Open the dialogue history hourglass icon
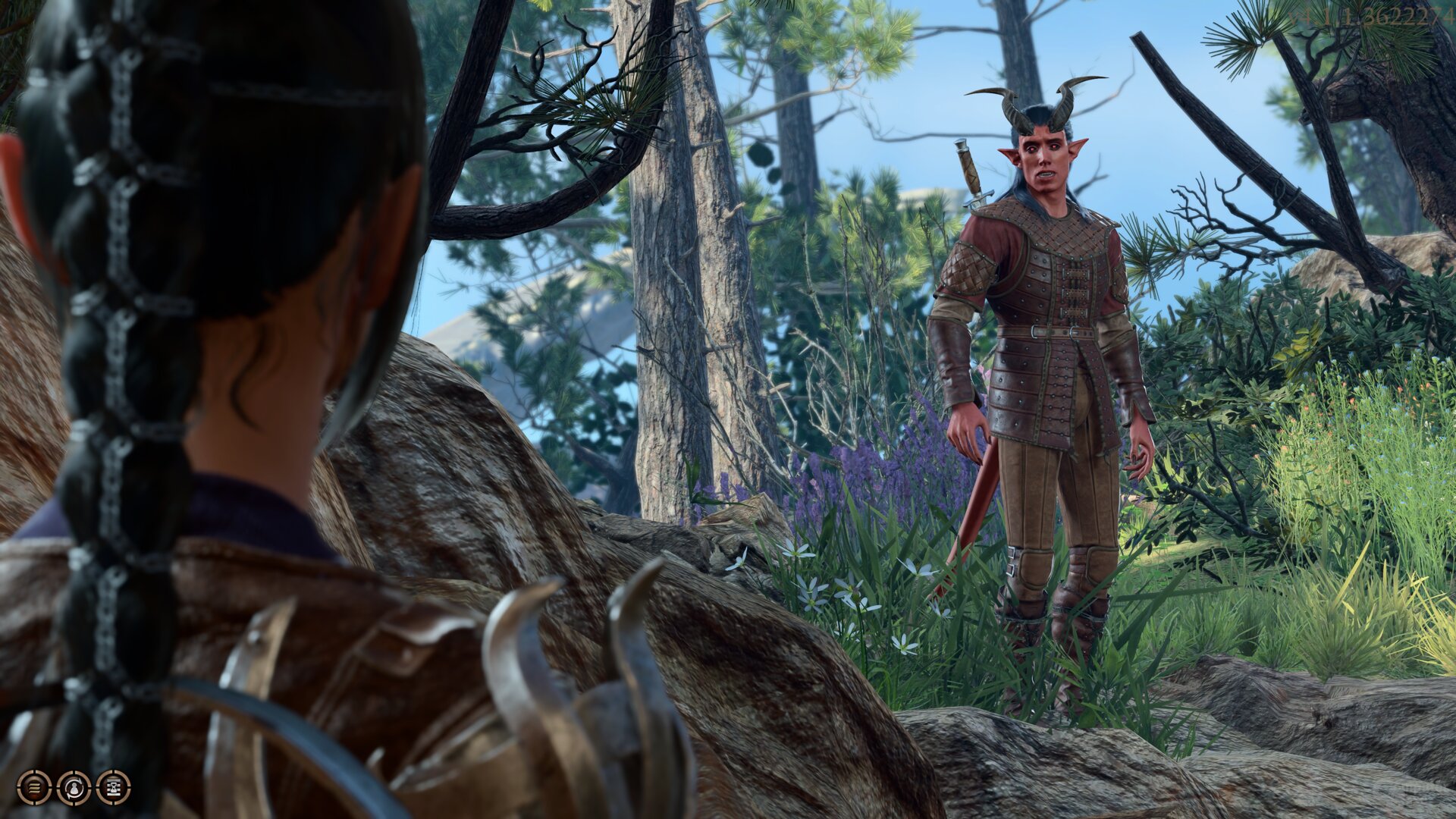 tap(114, 787)
